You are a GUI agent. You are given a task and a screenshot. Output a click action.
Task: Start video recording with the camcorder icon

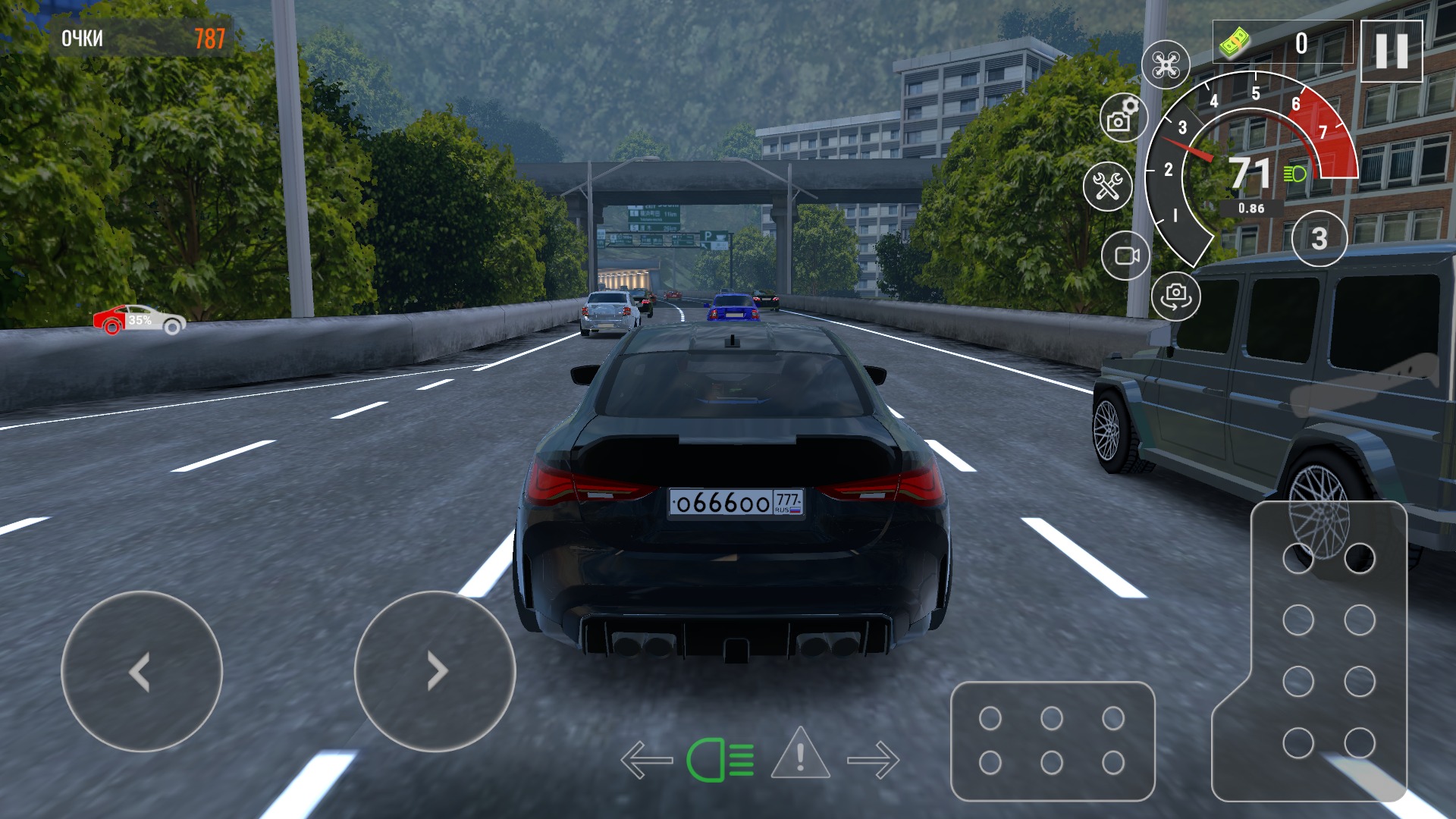(x=1127, y=256)
